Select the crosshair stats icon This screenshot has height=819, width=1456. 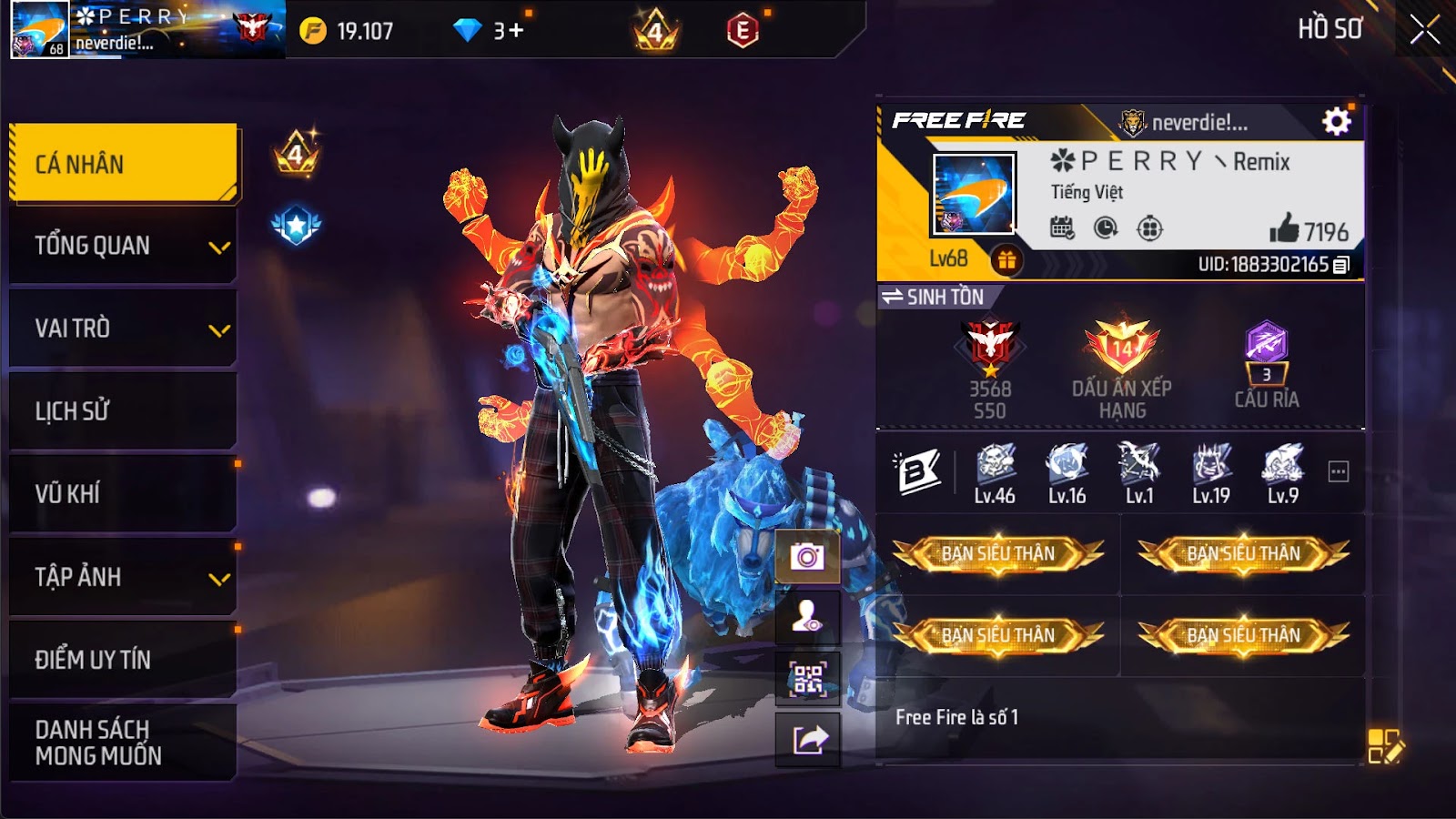1148,226
